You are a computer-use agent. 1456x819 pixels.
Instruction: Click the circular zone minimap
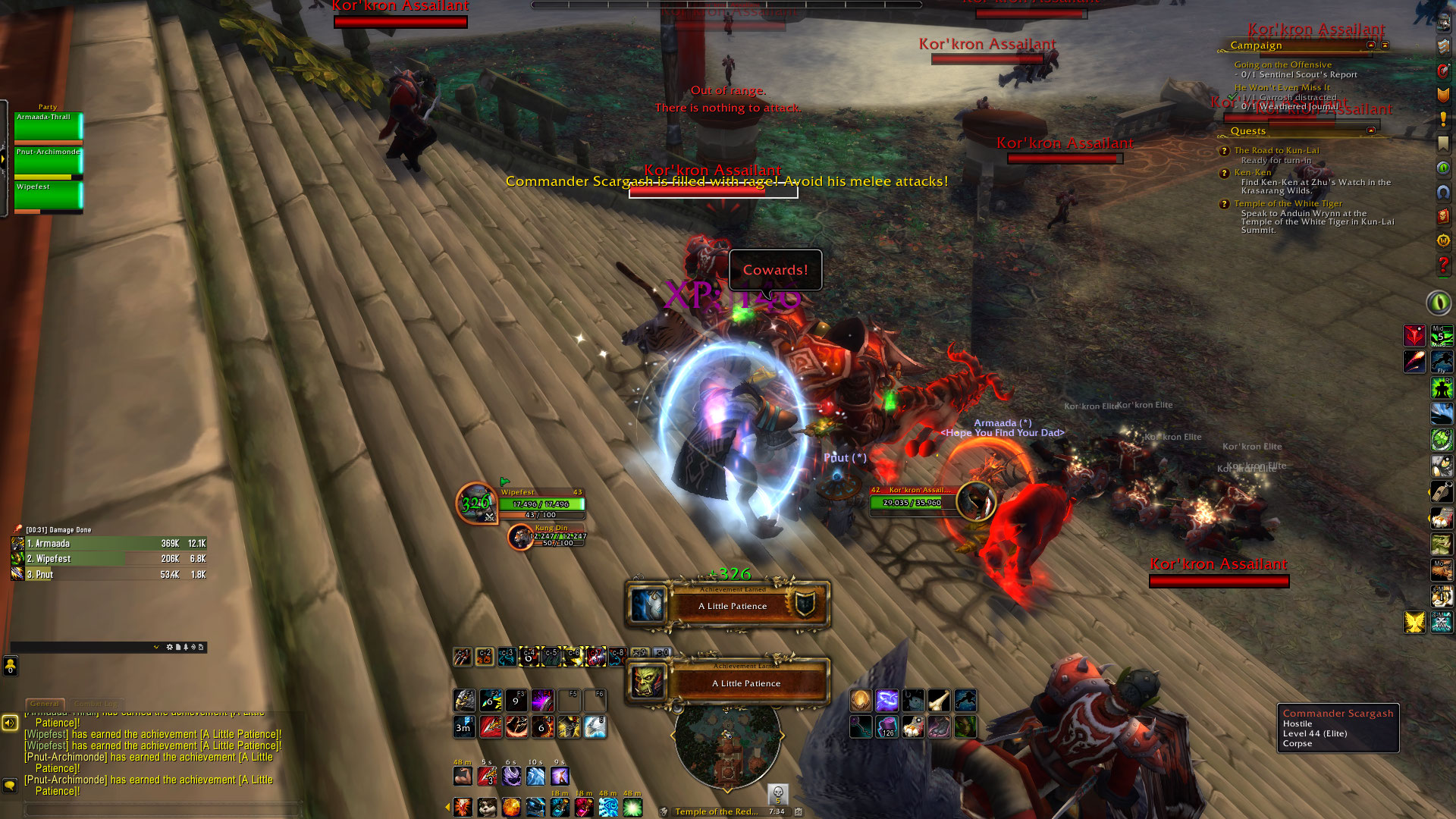click(x=727, y=746)
